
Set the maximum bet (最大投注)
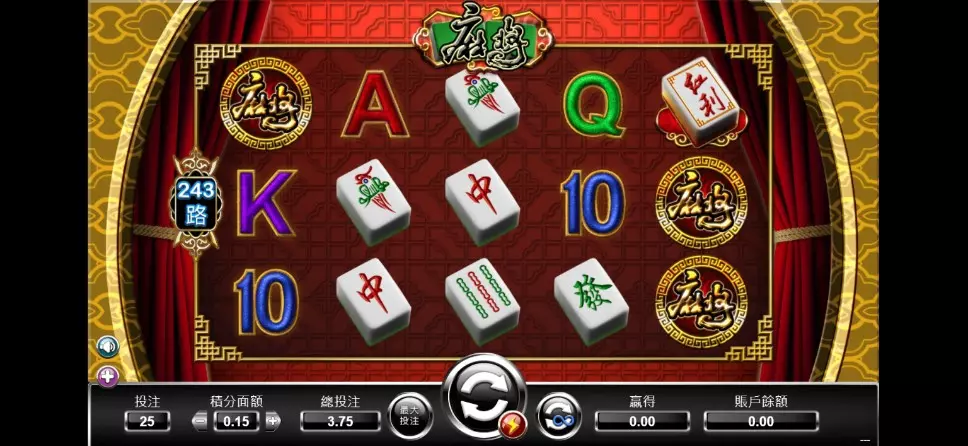pyautogui.click(x=409, y=414)
